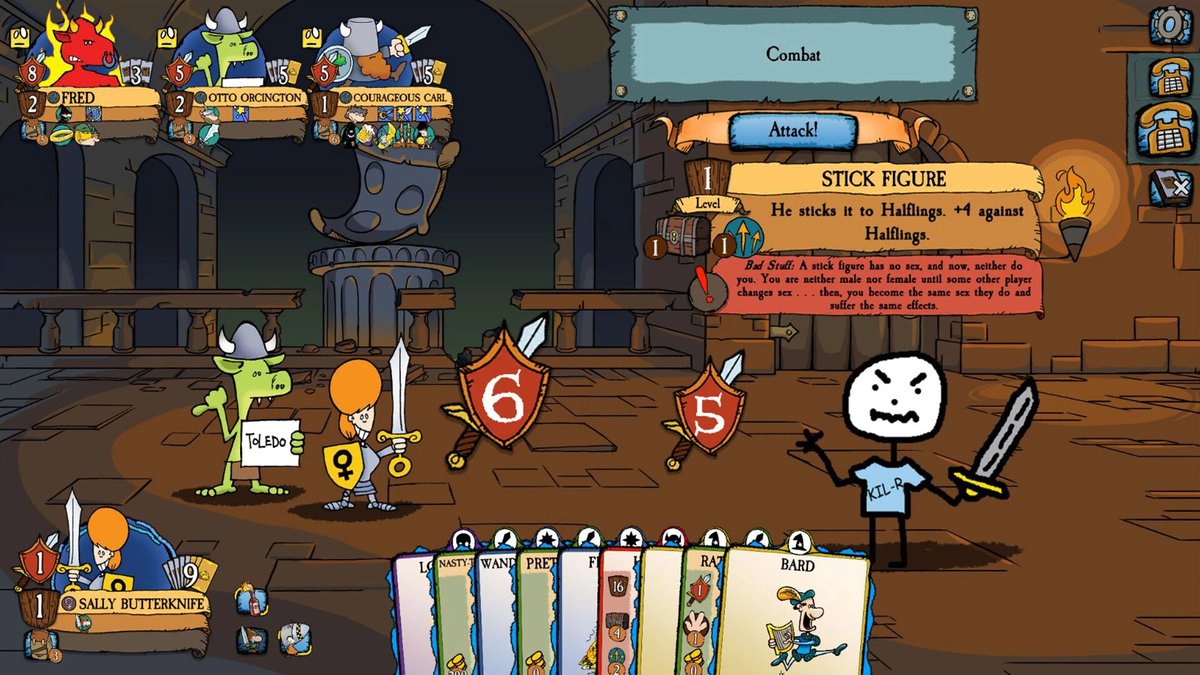The image size is (1200, 675).
Task: Open Sally Butterknife's player banner
Action: [135, 603]
